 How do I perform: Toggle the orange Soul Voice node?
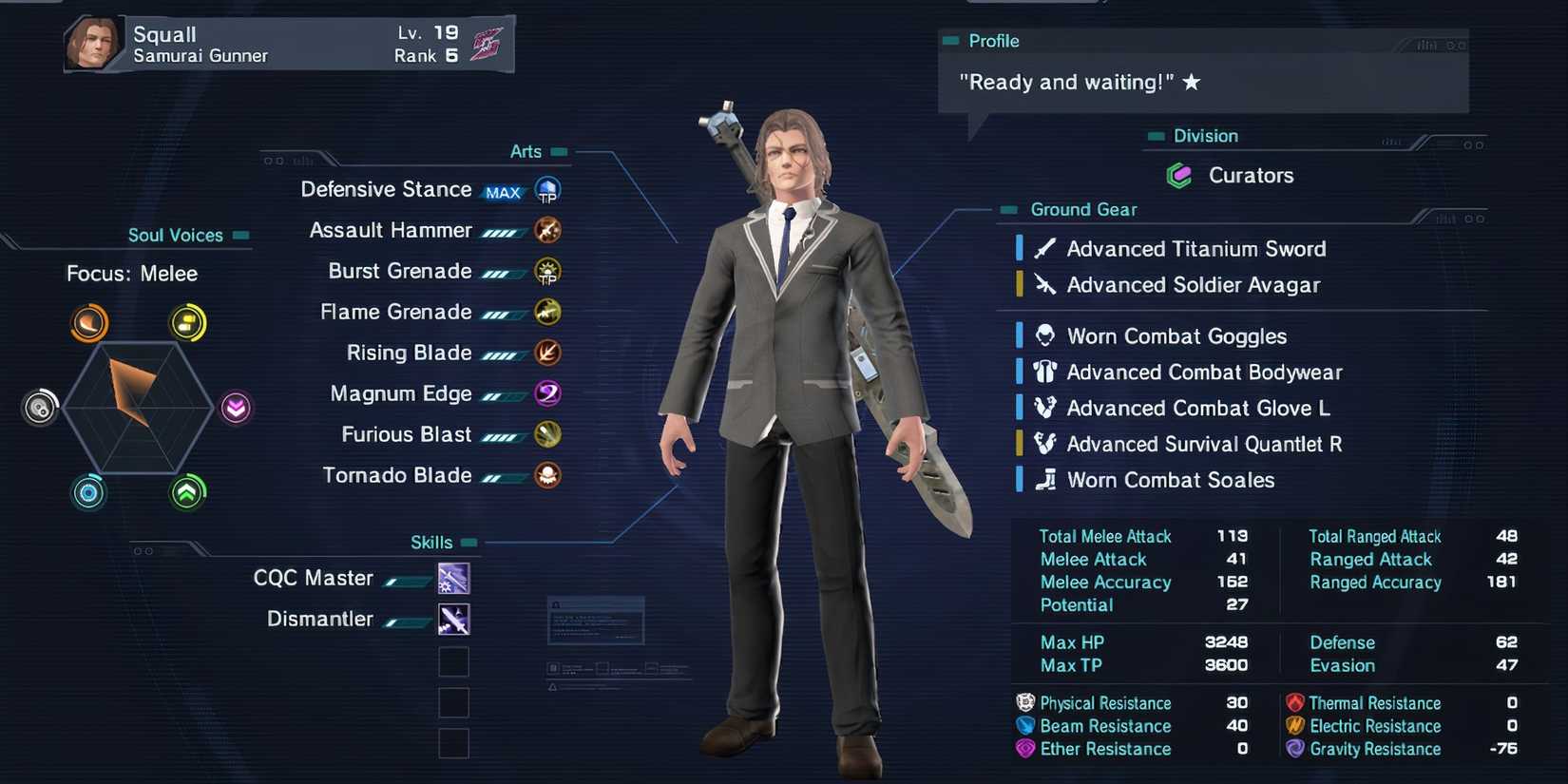[x=88, y=322]
